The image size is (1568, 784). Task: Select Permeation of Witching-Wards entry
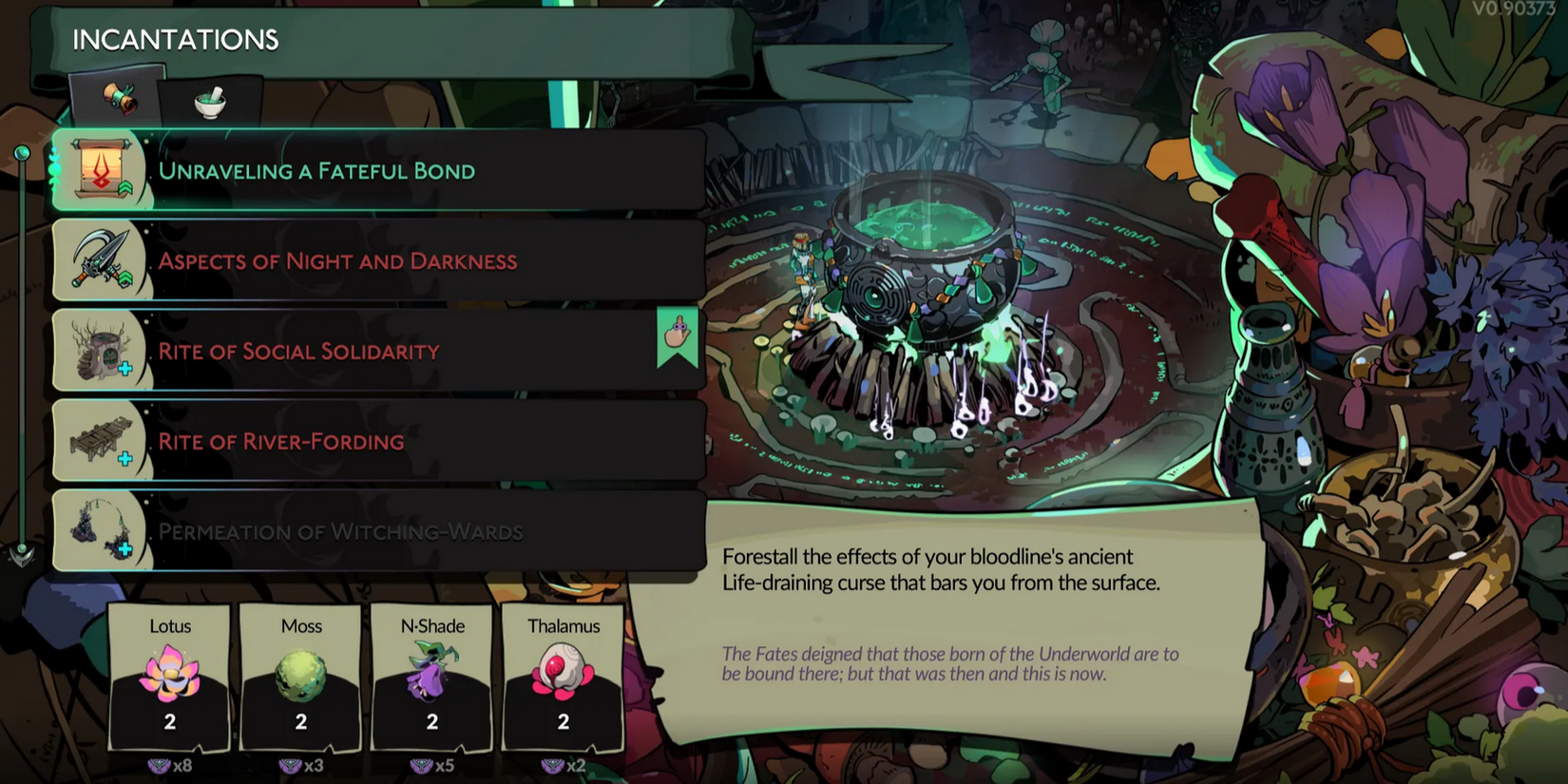(380, 531)
